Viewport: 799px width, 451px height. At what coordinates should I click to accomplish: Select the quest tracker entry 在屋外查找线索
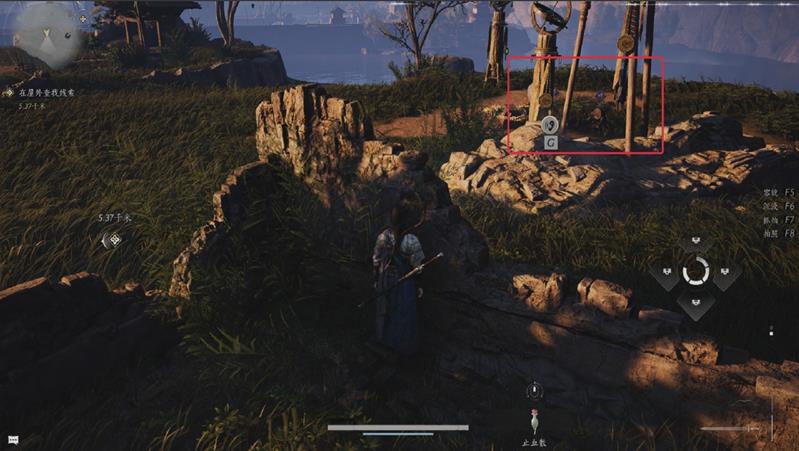point(48,91)
